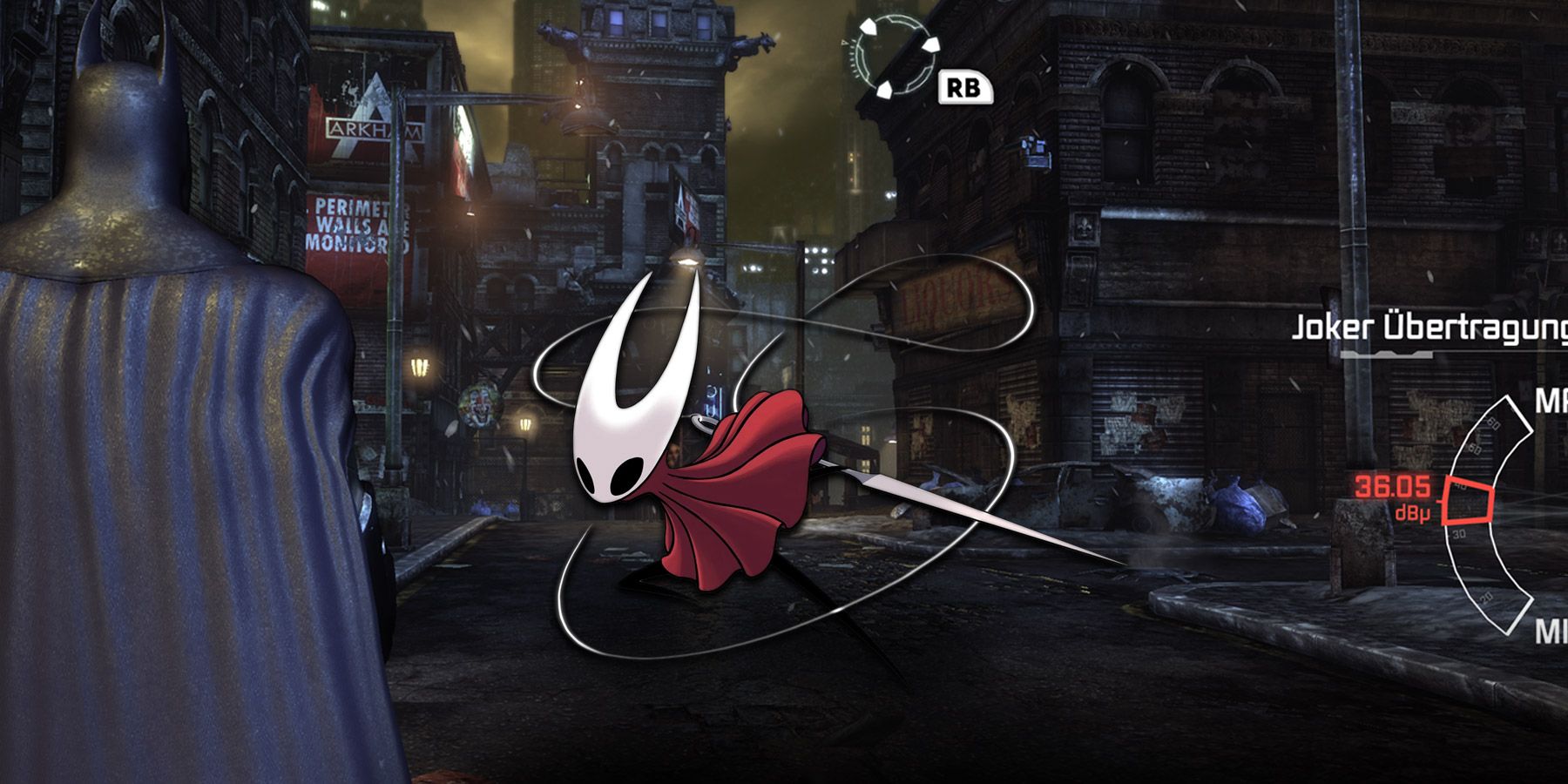The width and height of the screenshot is (1568, 784).
Task: Click the 60 mark on the signal arc
Action: [x=1492, y=424]
